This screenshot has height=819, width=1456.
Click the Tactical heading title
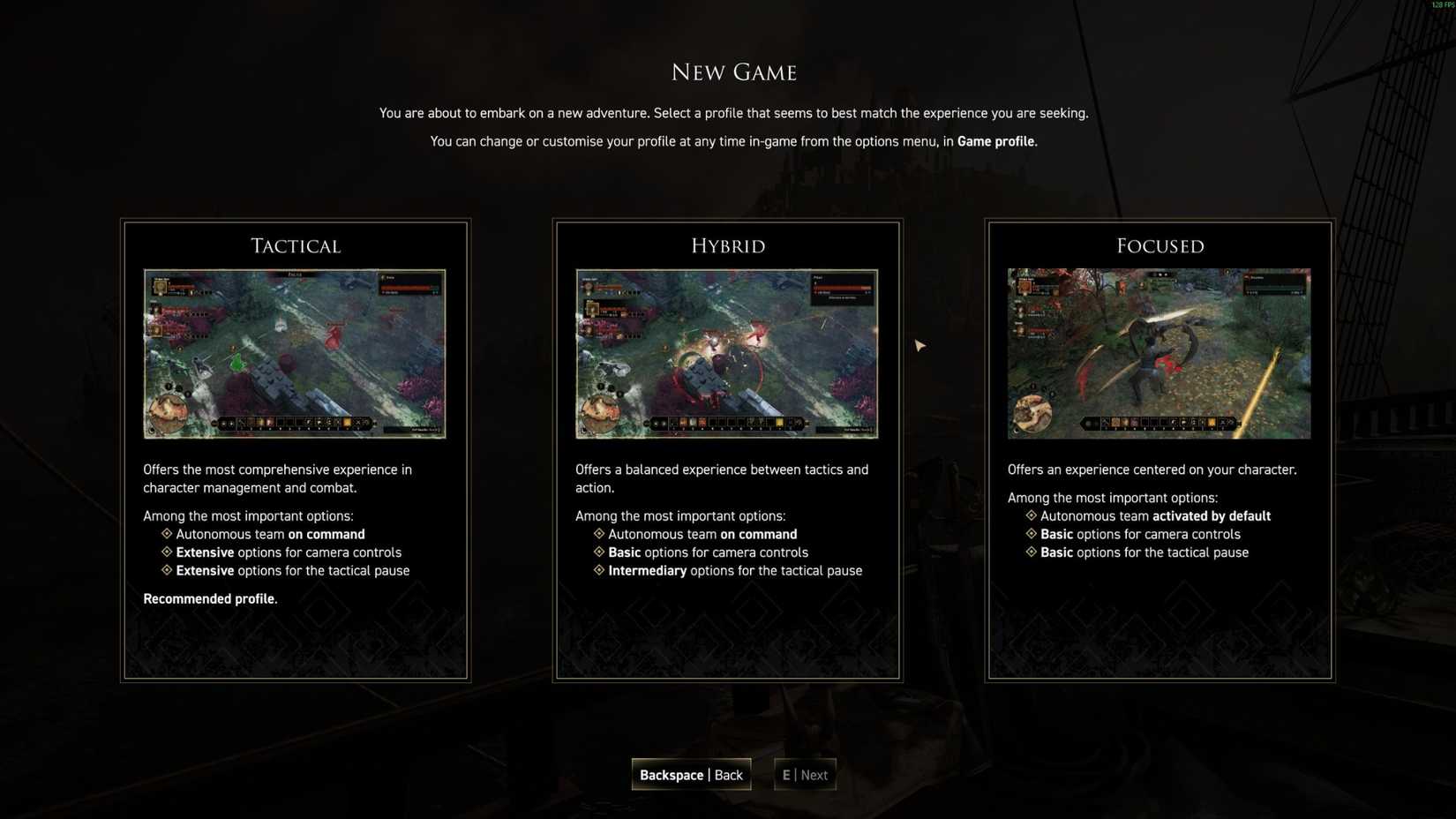coord(295,245)
